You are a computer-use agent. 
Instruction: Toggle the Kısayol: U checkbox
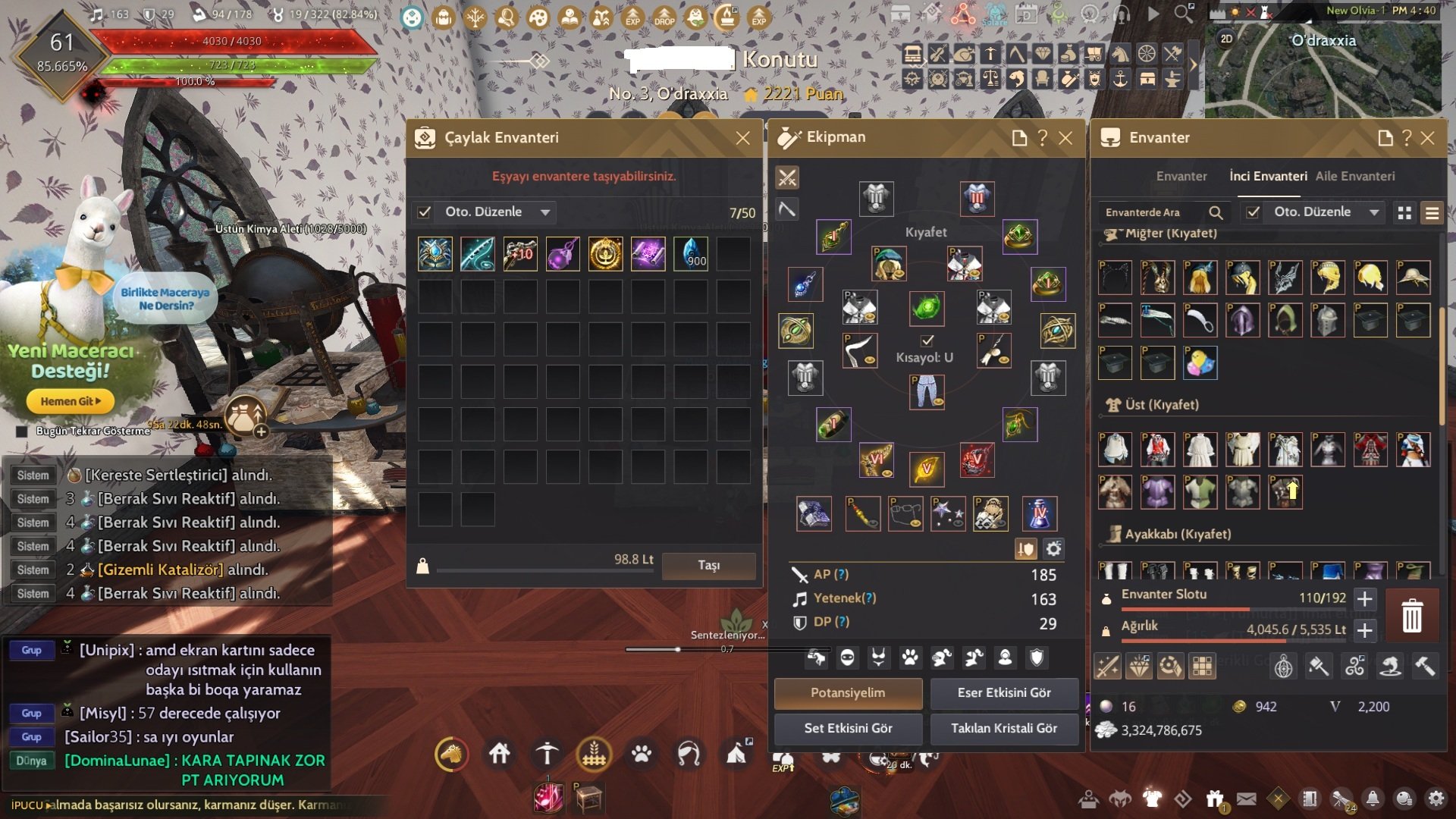pos(927,340)
